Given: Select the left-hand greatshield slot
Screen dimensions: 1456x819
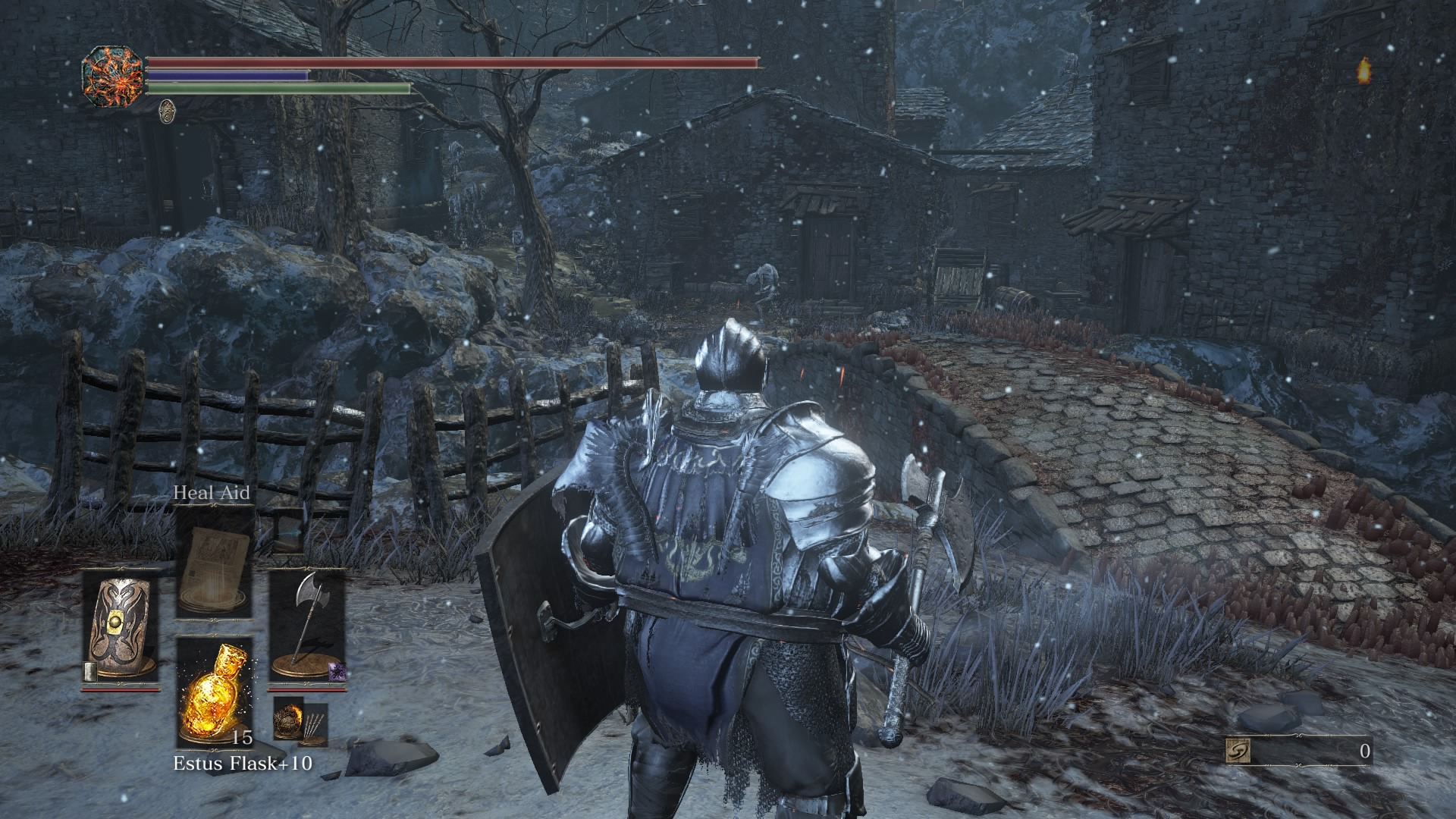Looking at the screenshot, I should (121, 629).
